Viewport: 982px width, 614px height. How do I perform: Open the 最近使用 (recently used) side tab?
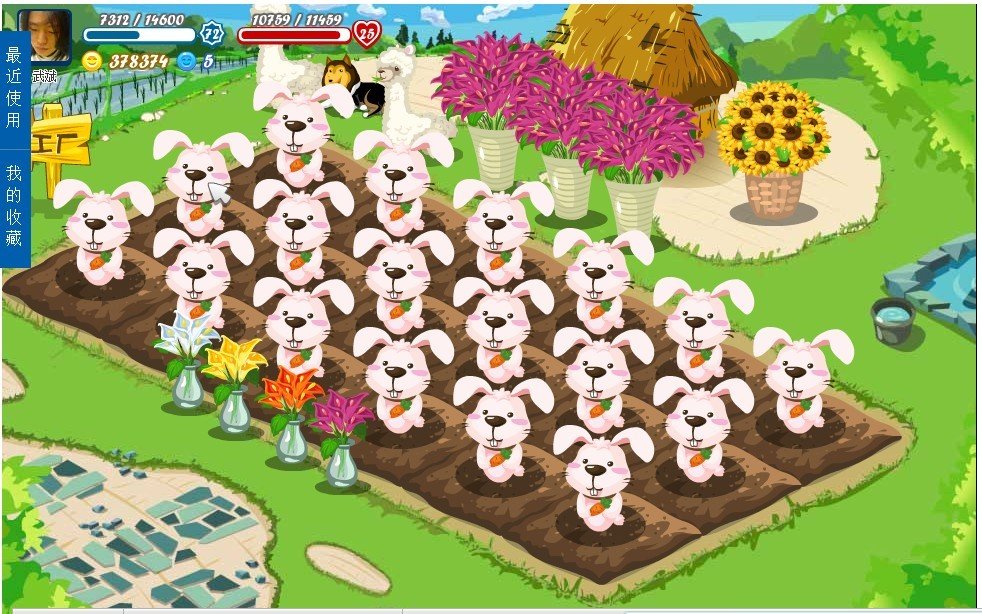click(x=13, y=87)
